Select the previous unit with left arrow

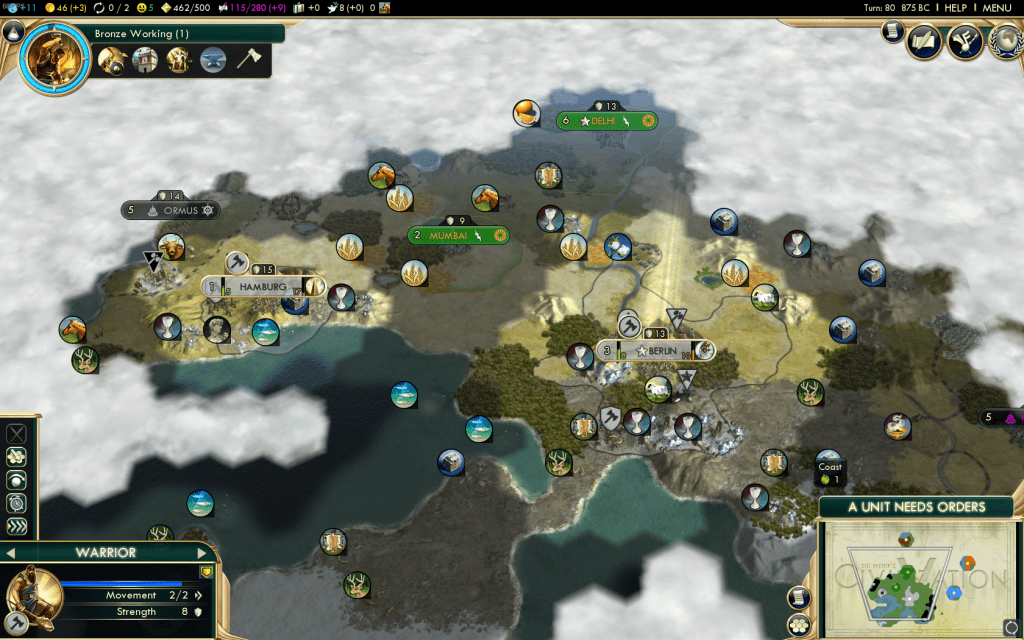(11, 553)
